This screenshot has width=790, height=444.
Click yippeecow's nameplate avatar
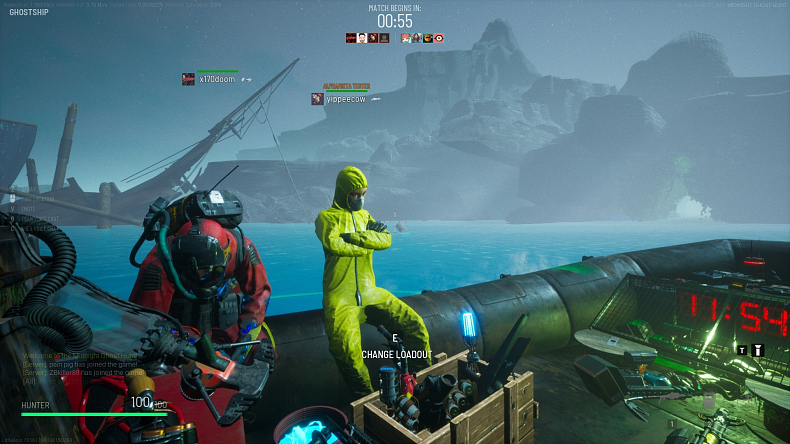317,99
